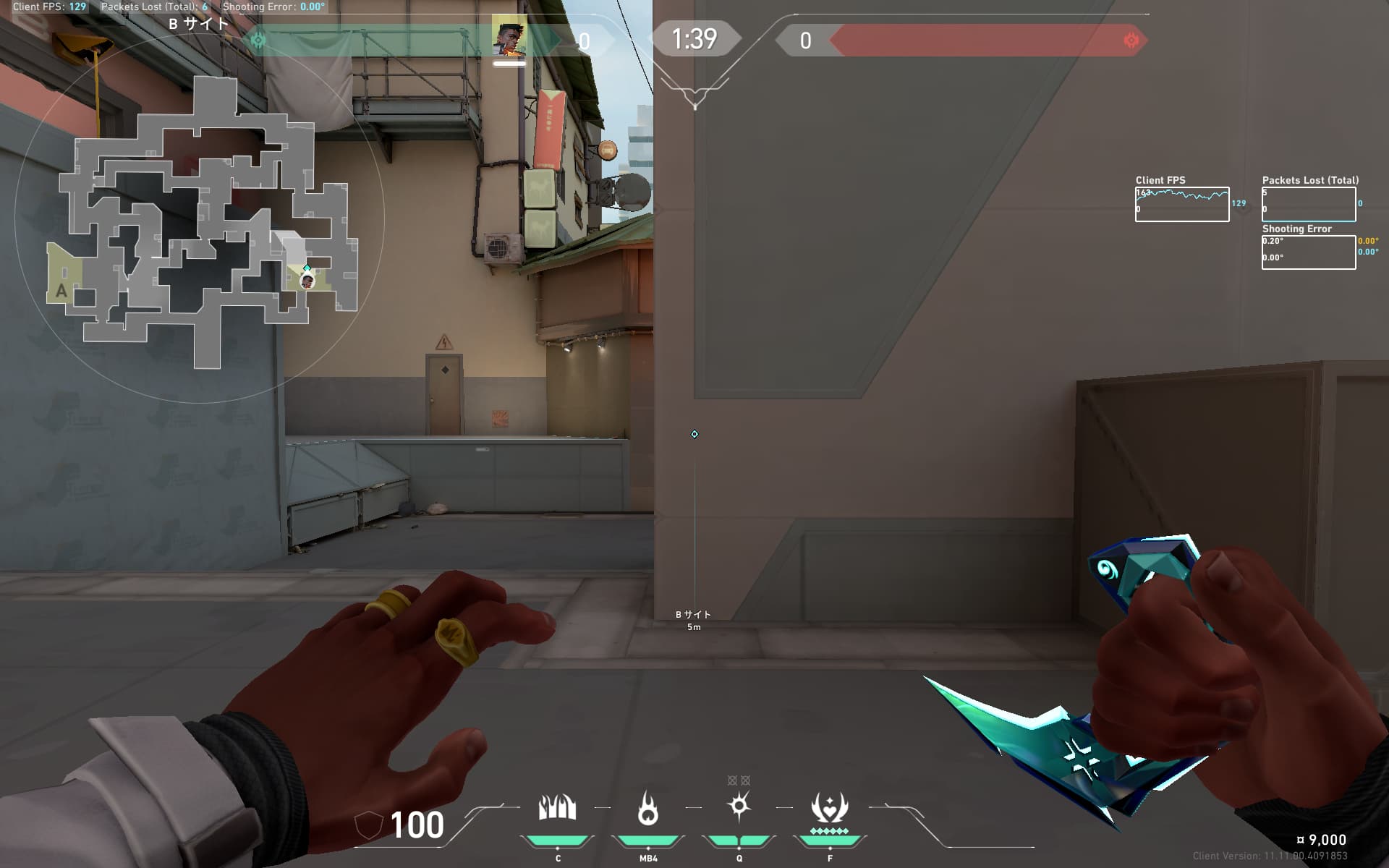Activate the Run it Back ultimate

tap(829, 808)
